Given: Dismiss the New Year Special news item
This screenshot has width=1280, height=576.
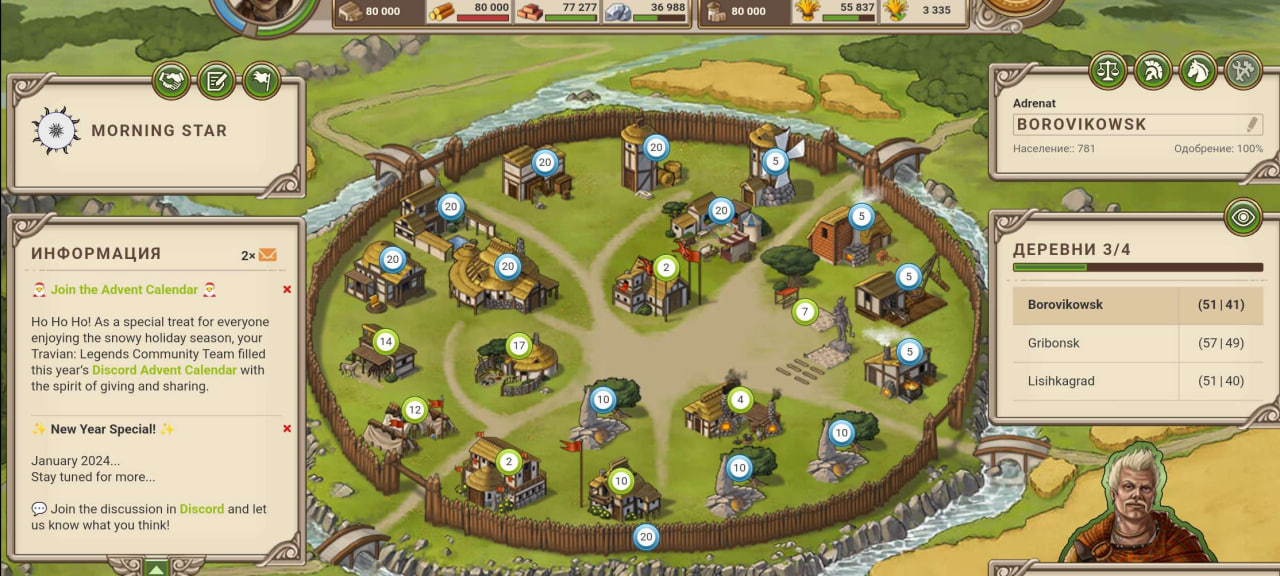Looking at the screenshot, I should click(x=287, y=429).
